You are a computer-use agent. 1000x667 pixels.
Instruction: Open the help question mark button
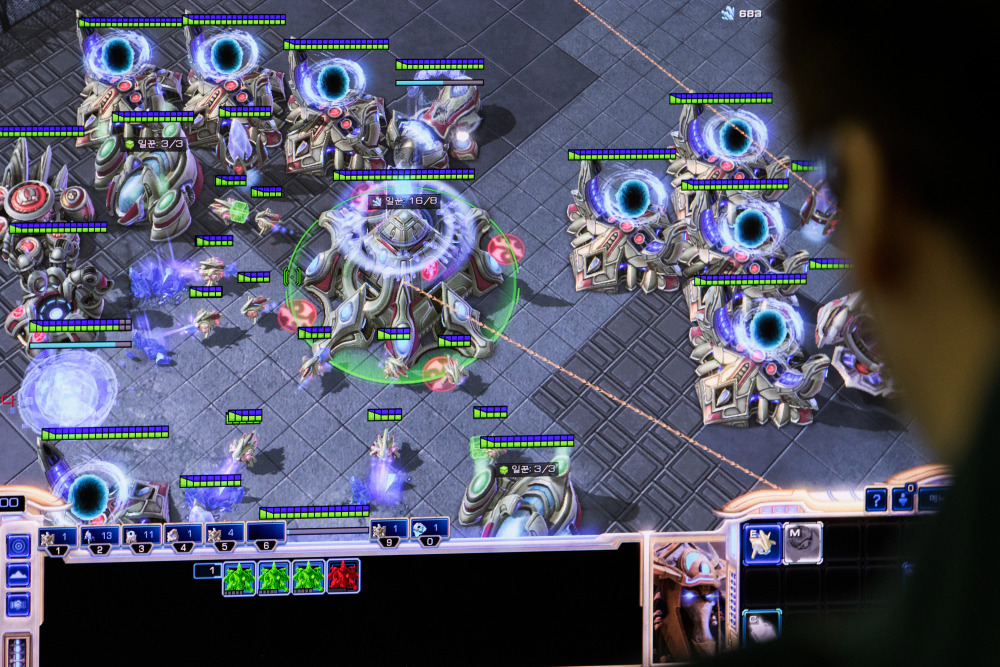tap(876, 499)
